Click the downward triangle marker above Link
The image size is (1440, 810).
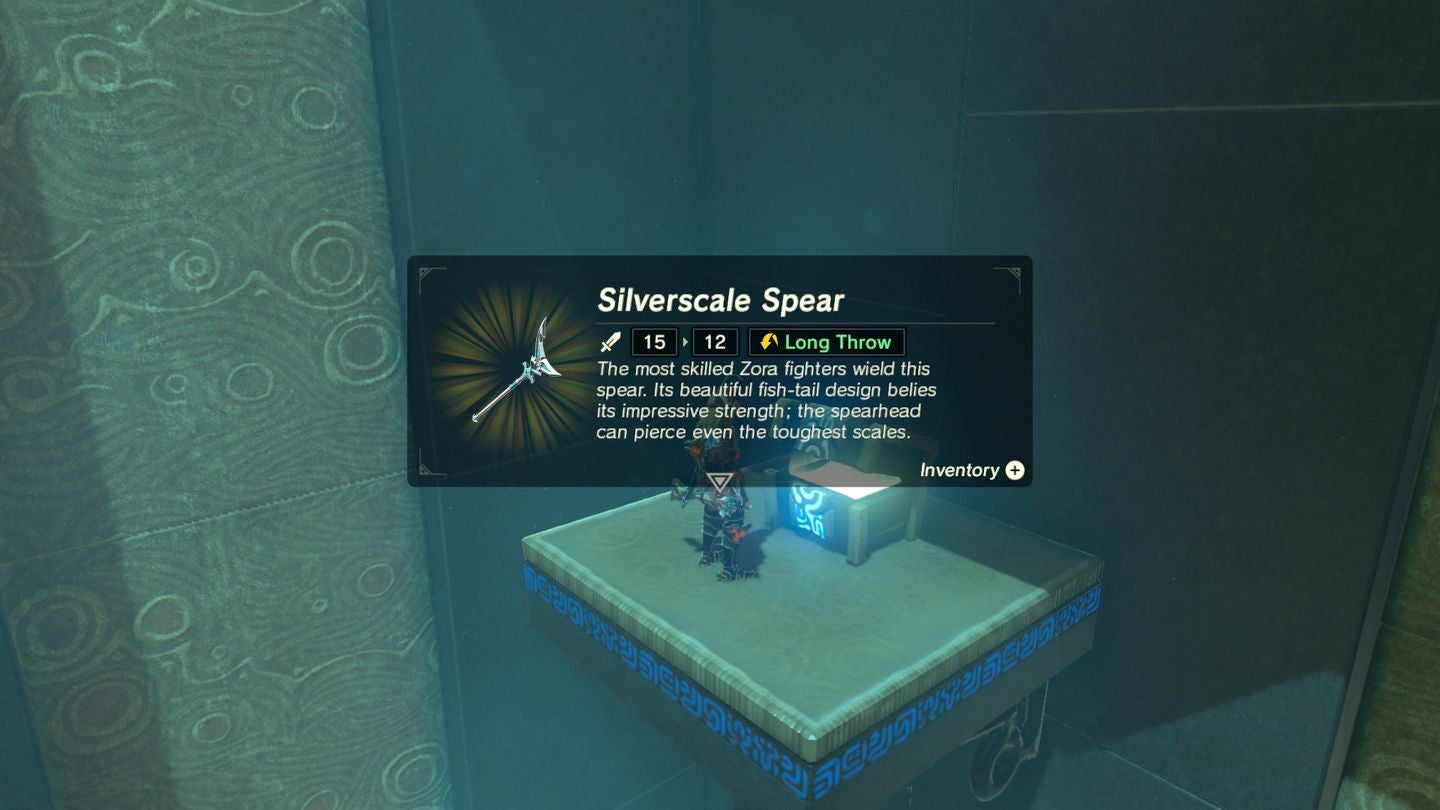[x=719, y=482]
